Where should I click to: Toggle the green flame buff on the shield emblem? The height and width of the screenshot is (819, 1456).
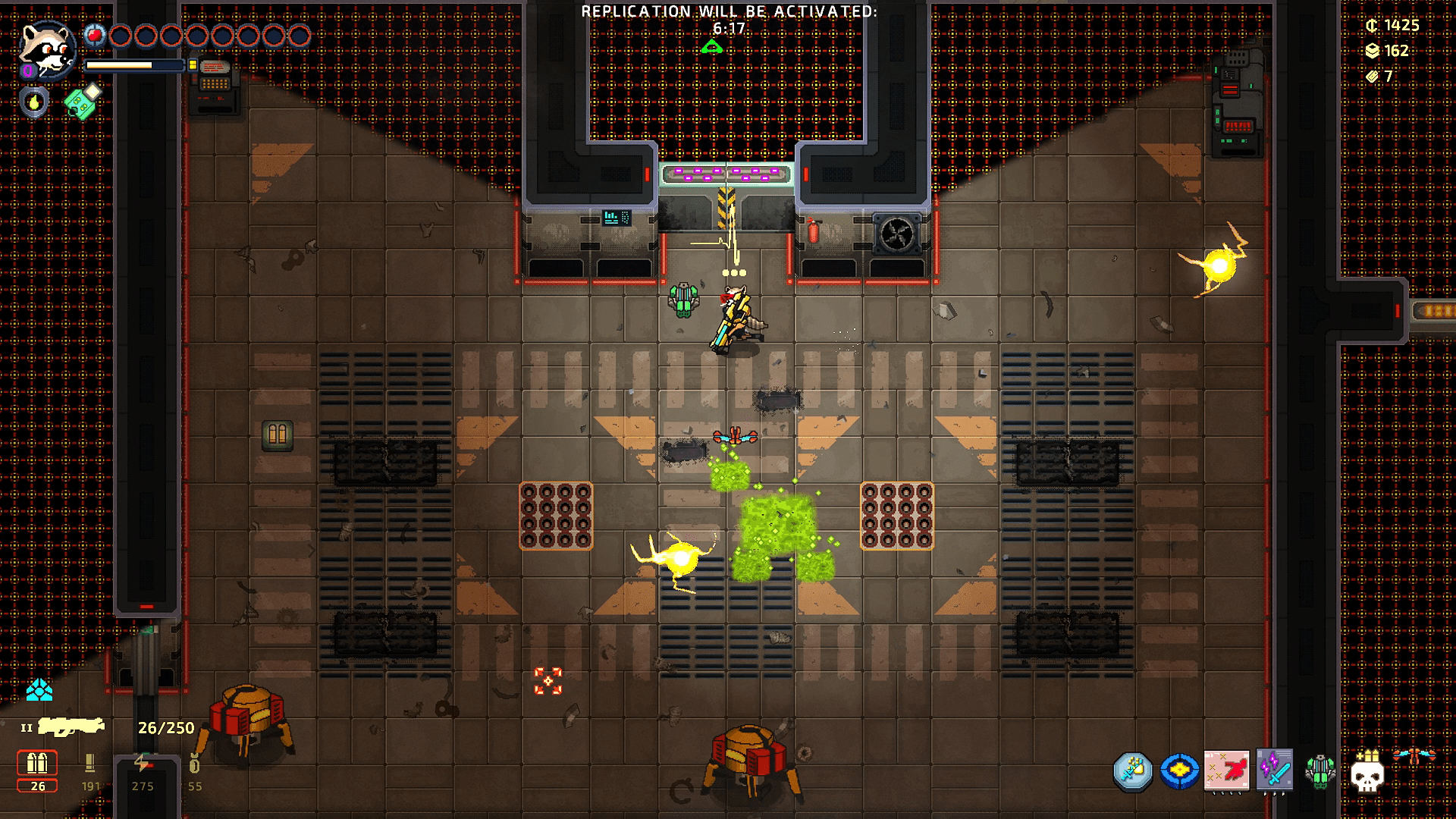[35, 103]
